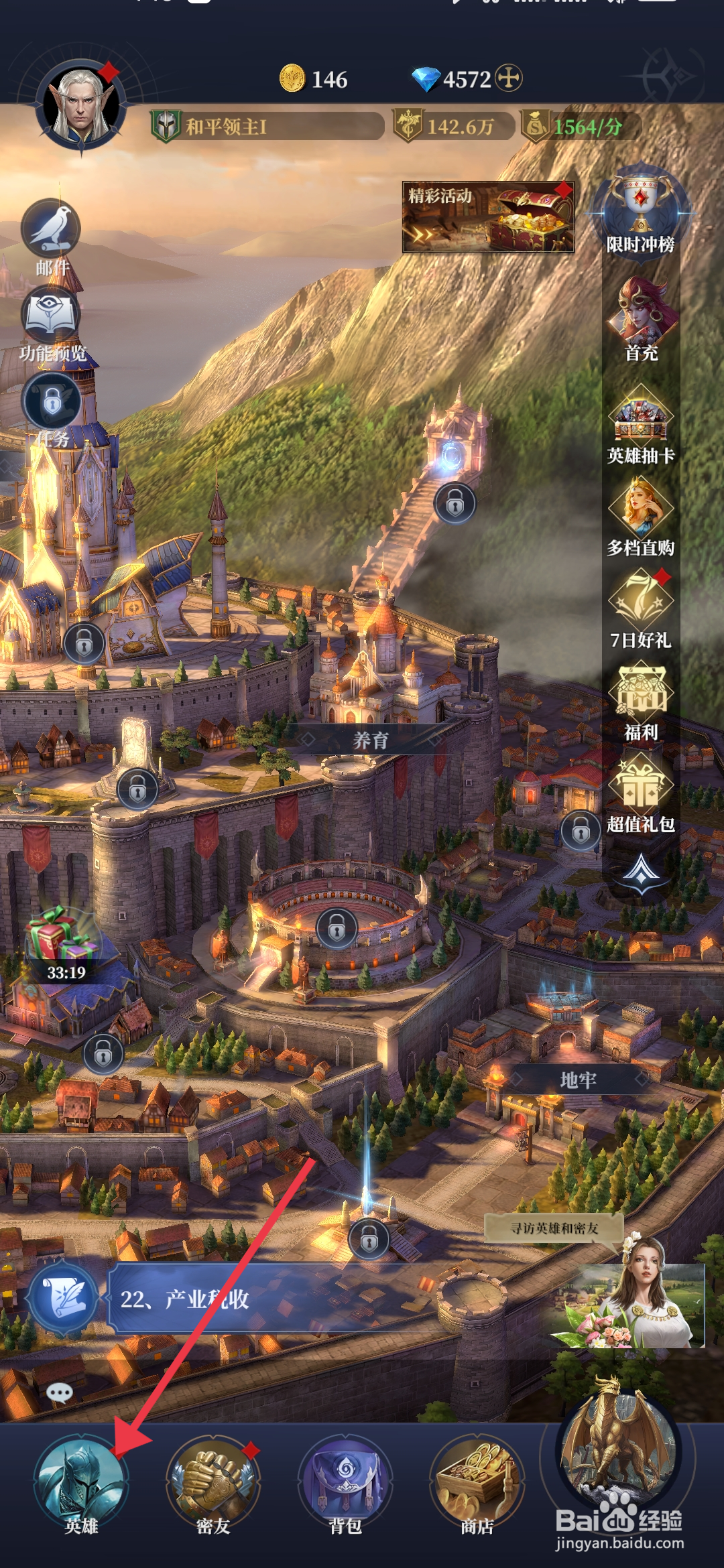Open the 精彩活动 events banner
This screenshot has width=724, height=1568.
[487, 217]
